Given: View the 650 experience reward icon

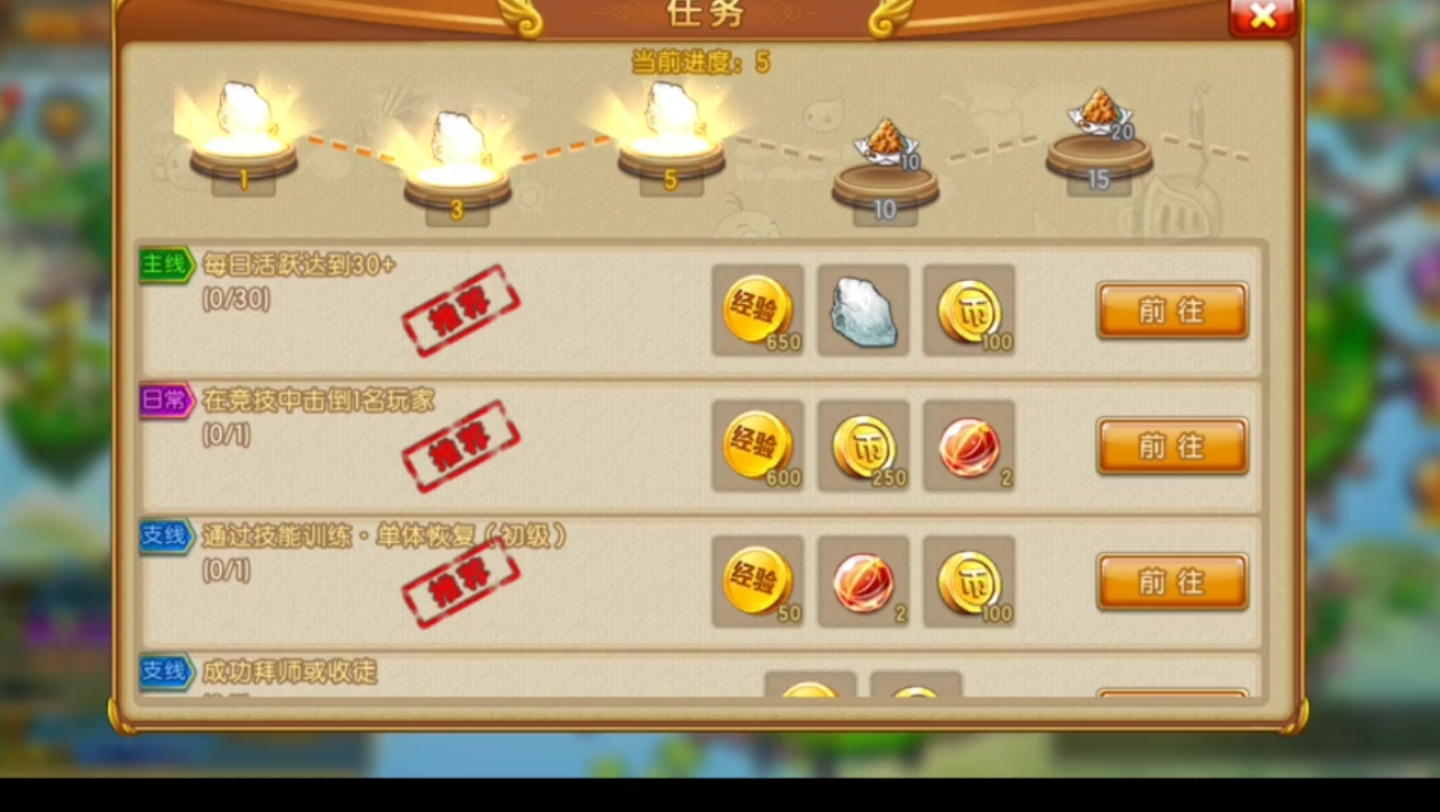Looking at the screenshot, I should point(757,310).
